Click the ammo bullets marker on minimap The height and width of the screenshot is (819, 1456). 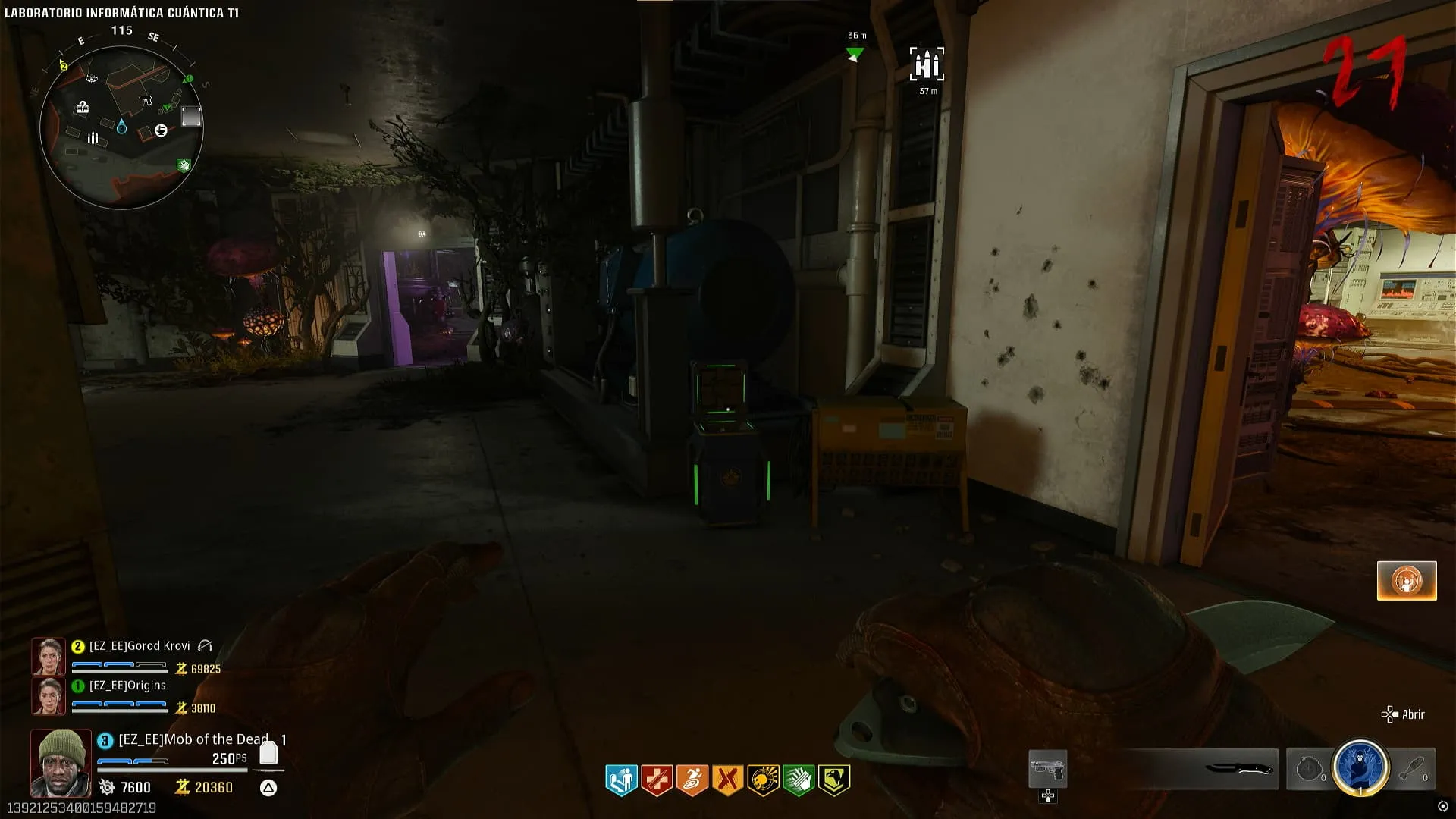93,138
